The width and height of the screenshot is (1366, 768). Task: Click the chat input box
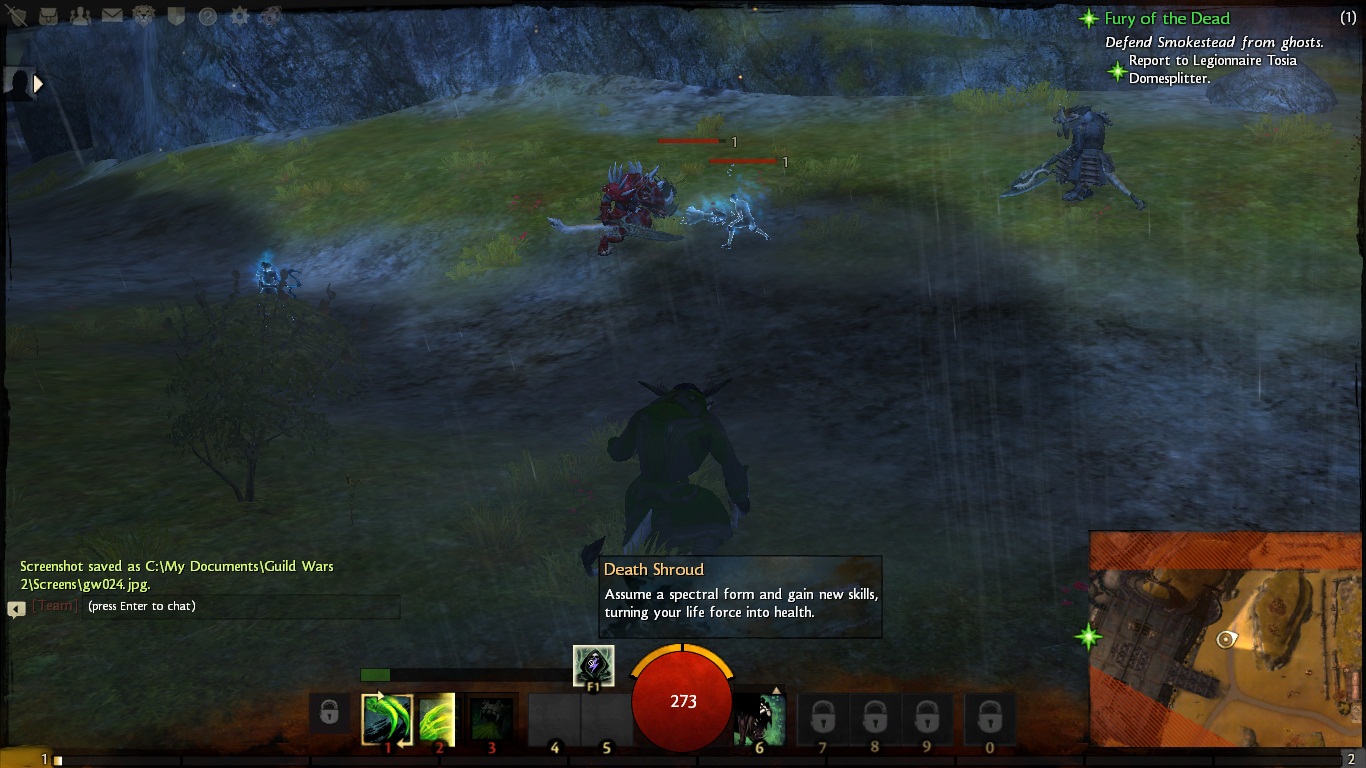[240, 606]
